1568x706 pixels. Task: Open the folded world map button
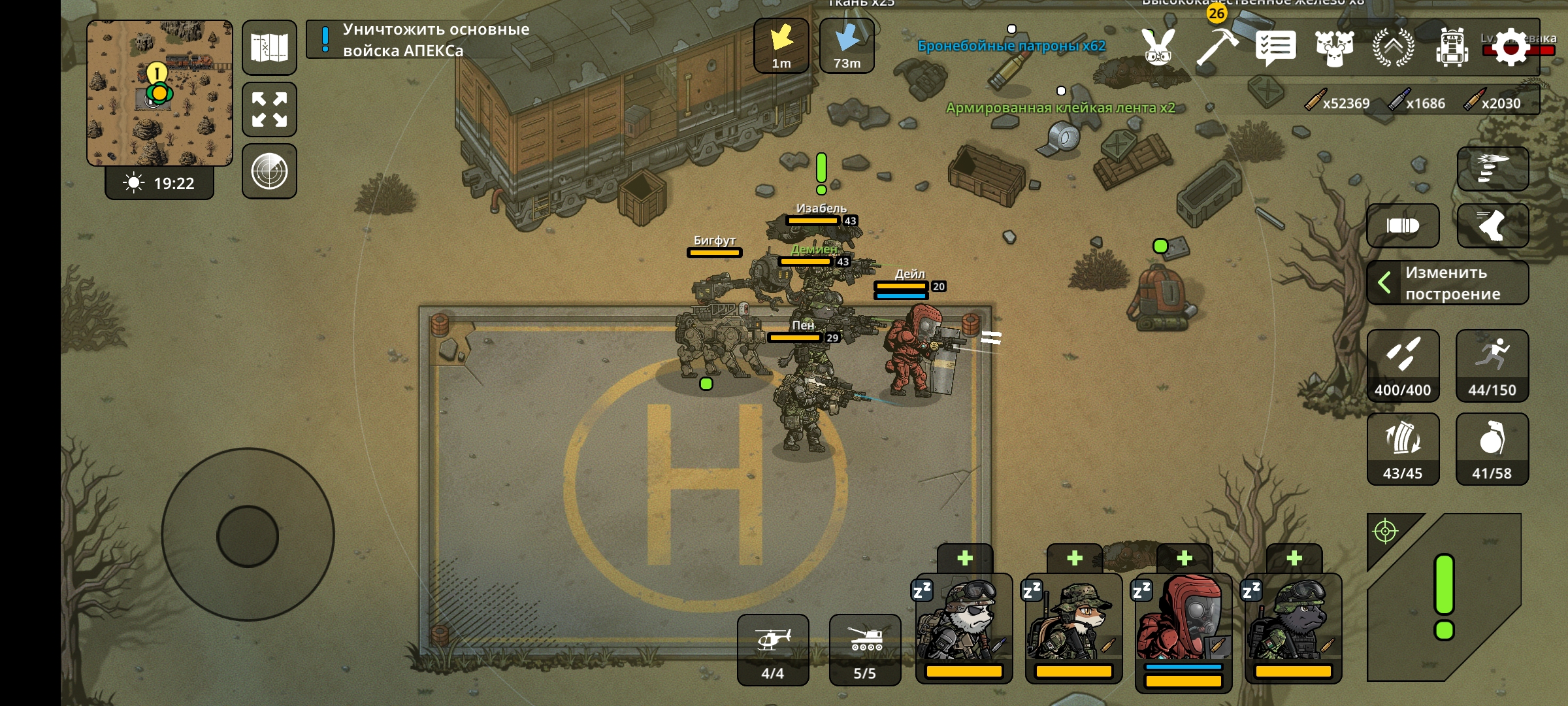coord(269,48)
